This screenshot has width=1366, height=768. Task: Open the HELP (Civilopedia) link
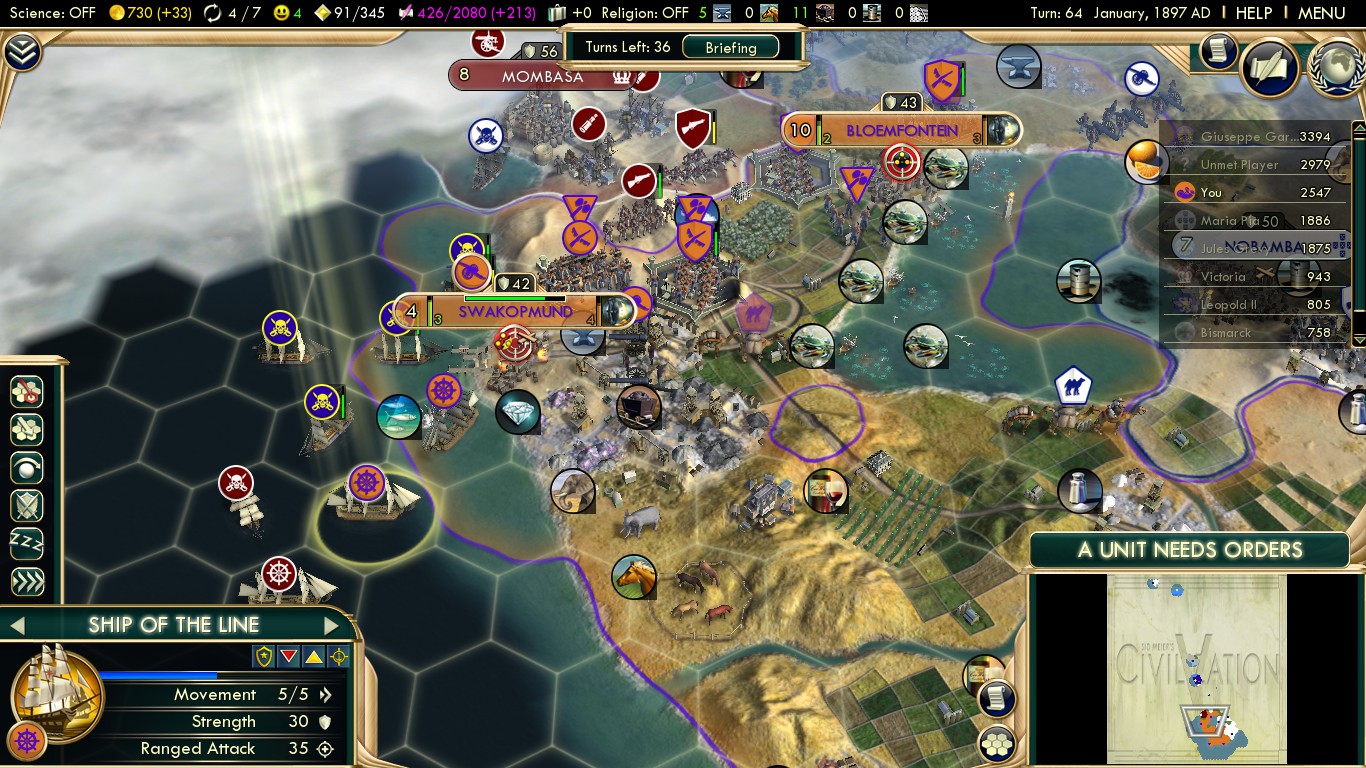pyautogui.click(x=1253, y=13)
